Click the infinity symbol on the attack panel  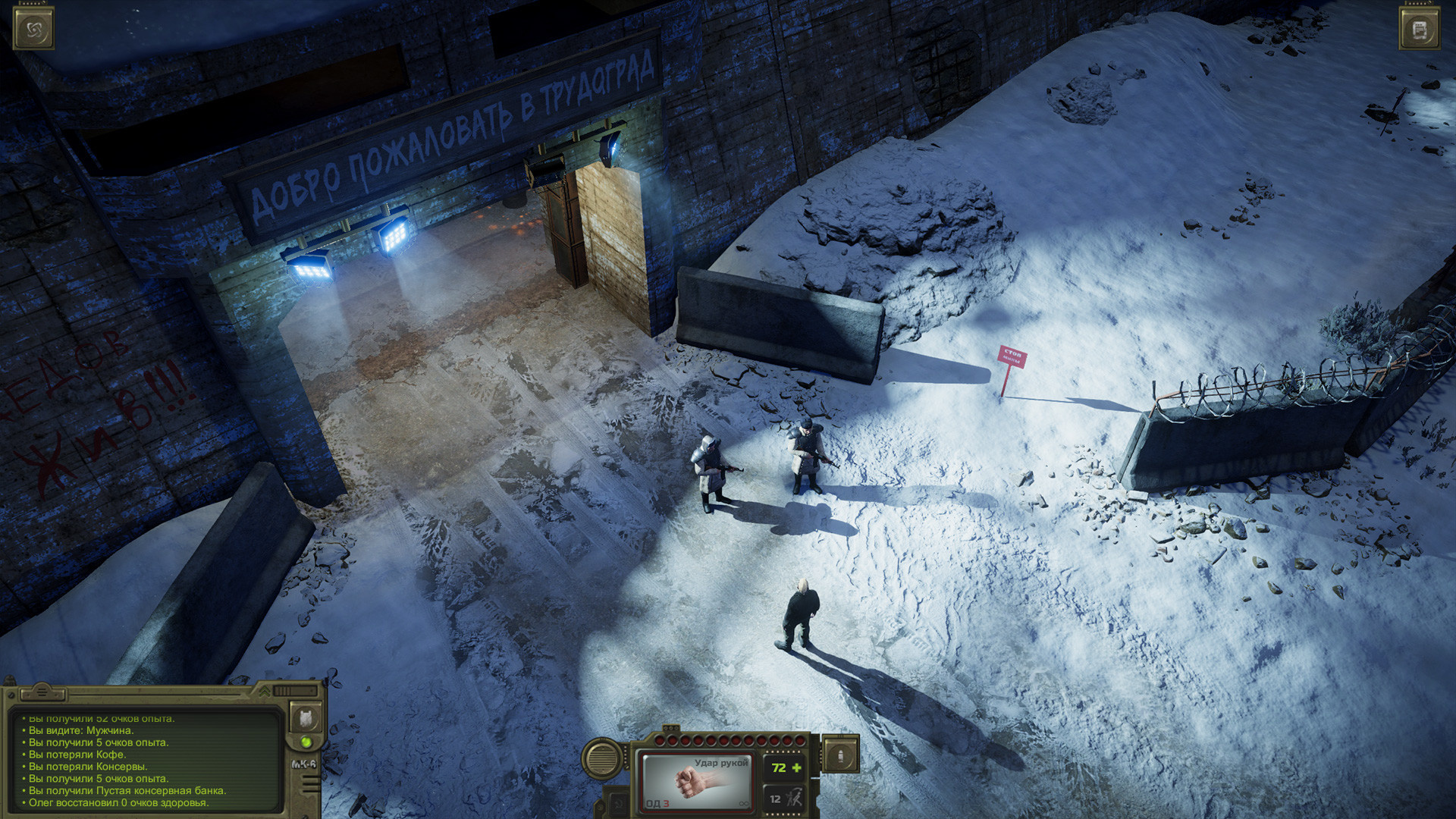[744, 803]
